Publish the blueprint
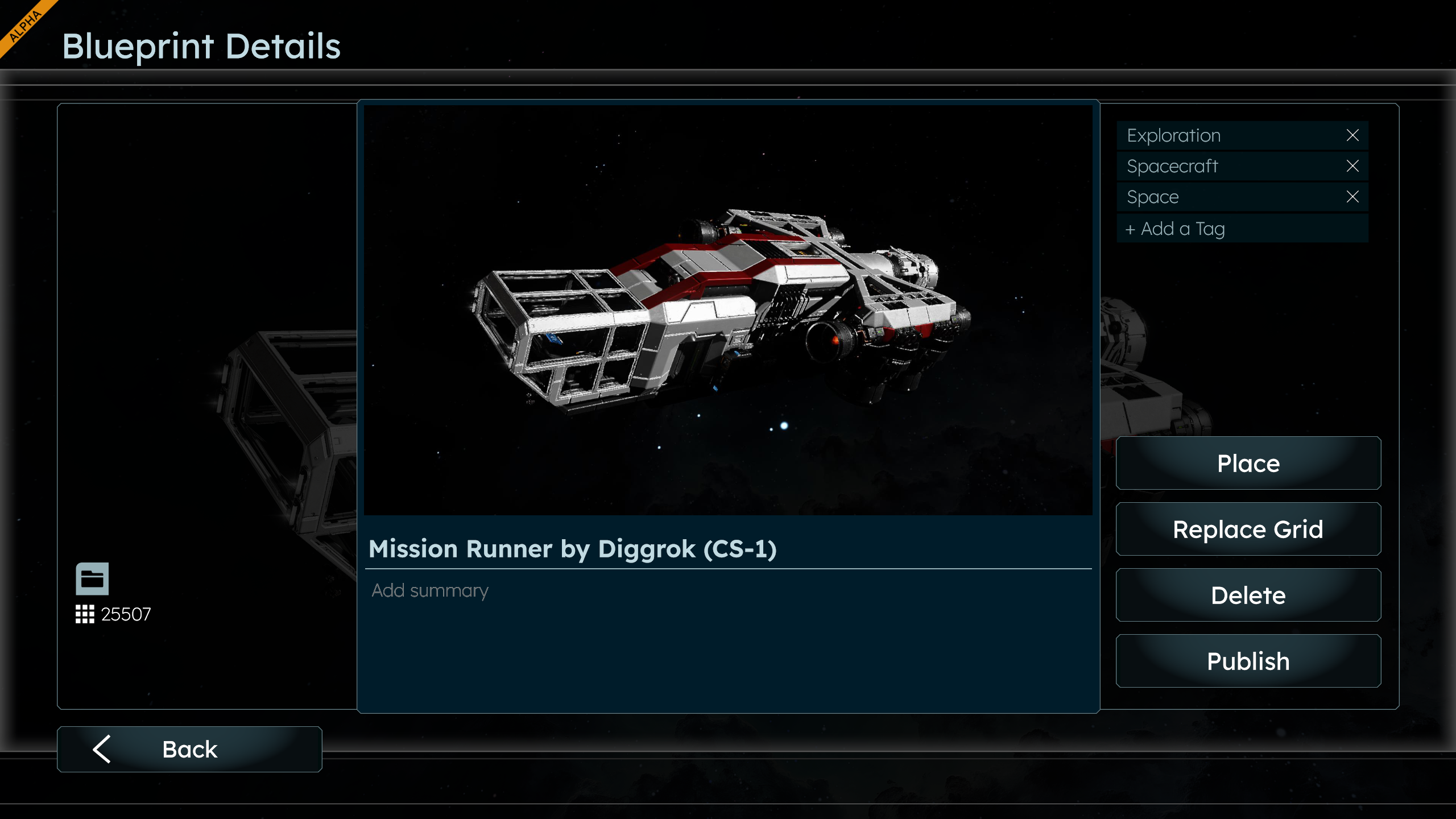The height and width of the screenshot is (819, 1456). 1248,661
